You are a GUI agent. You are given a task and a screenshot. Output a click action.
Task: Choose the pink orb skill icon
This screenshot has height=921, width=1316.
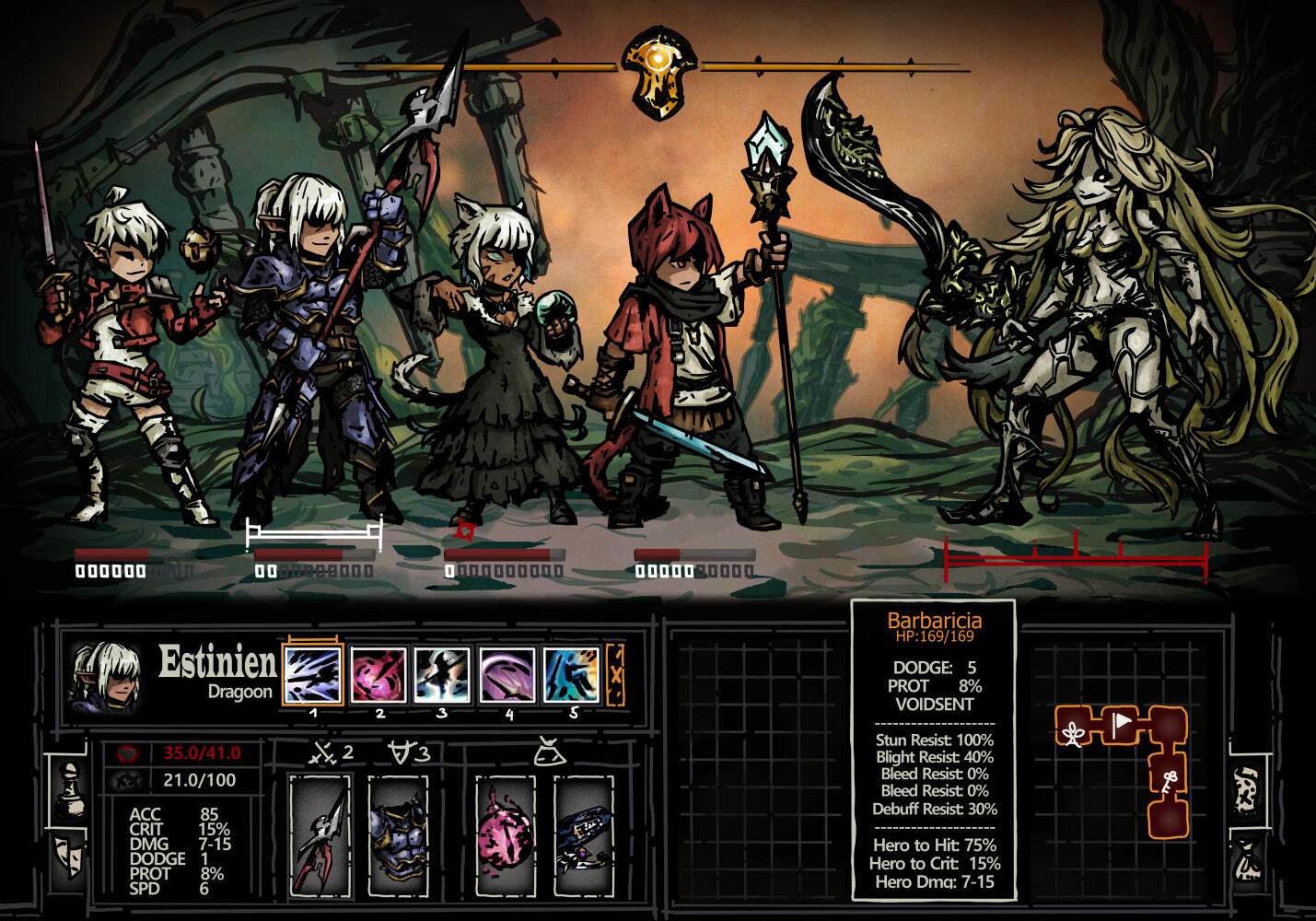[x=378, y=675]
